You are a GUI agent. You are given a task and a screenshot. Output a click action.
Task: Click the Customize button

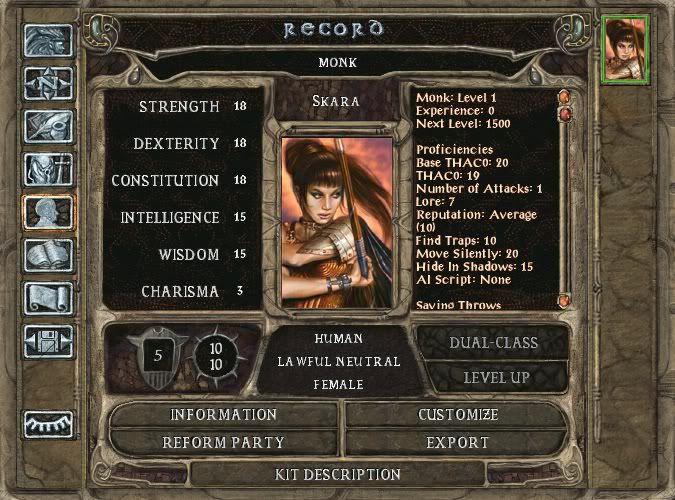[456, 415]
